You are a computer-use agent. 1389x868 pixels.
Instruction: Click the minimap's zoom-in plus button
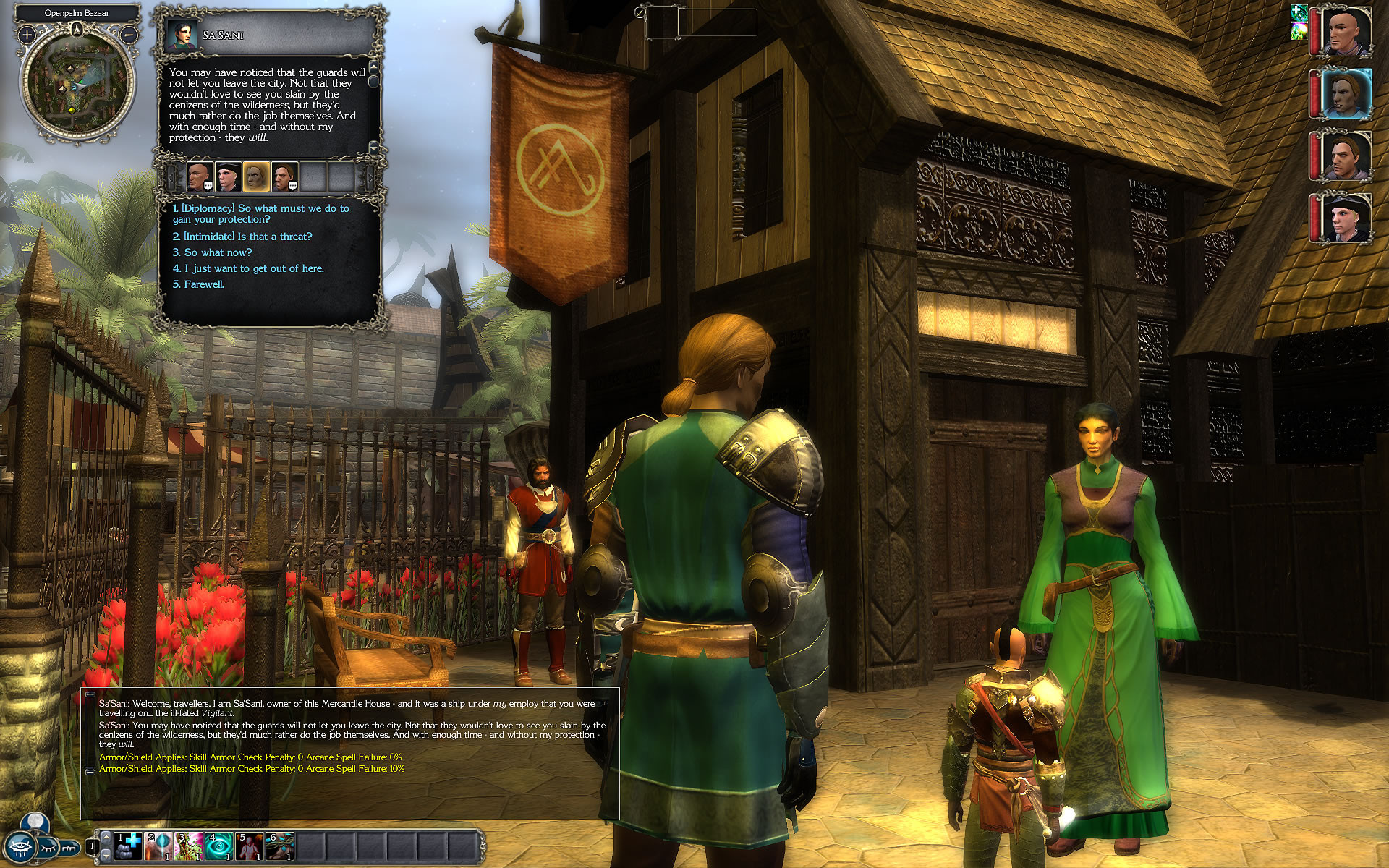pyautogui.click(x=27, y=34)
